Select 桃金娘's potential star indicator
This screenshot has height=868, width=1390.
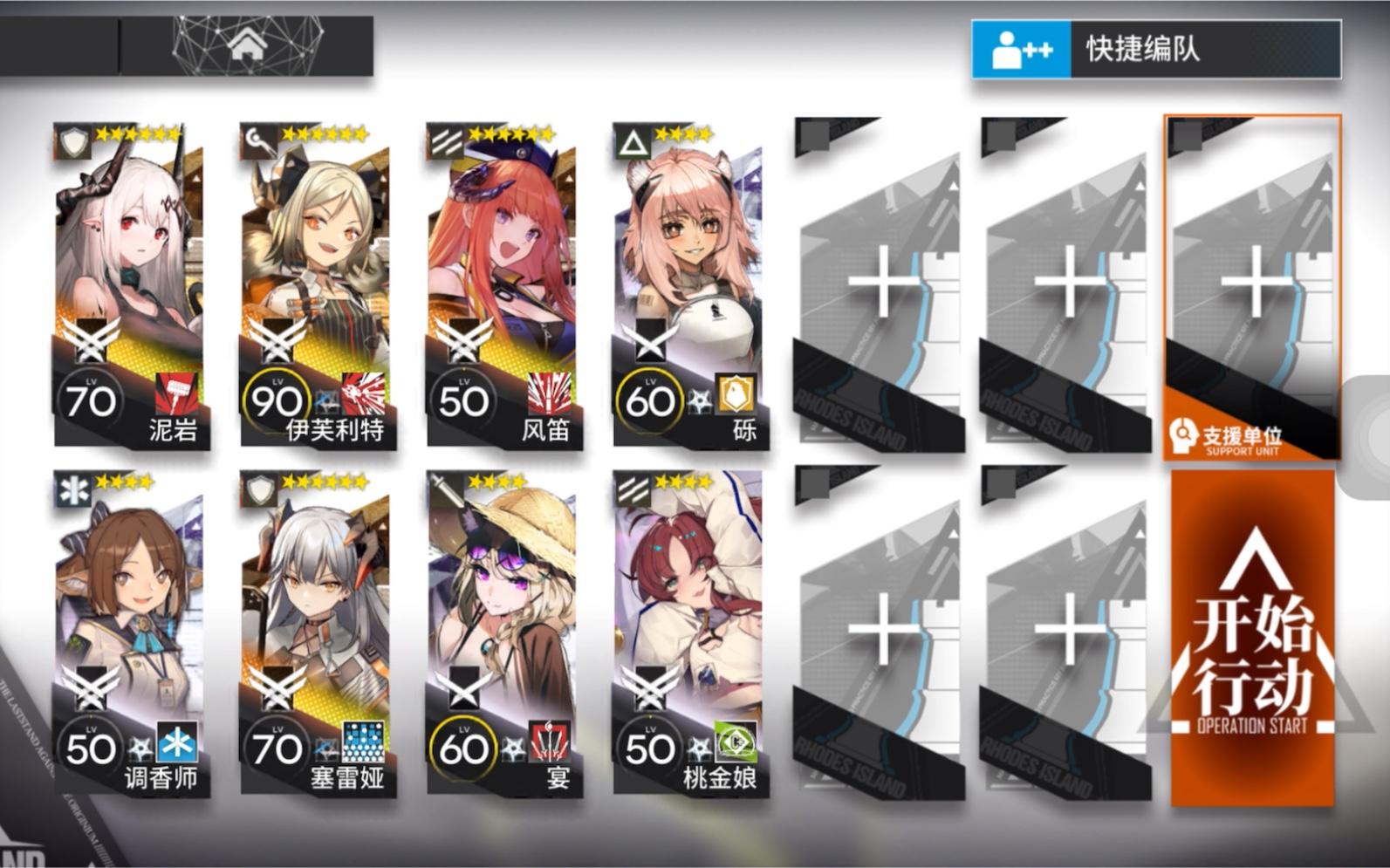(x=702, y=746)
